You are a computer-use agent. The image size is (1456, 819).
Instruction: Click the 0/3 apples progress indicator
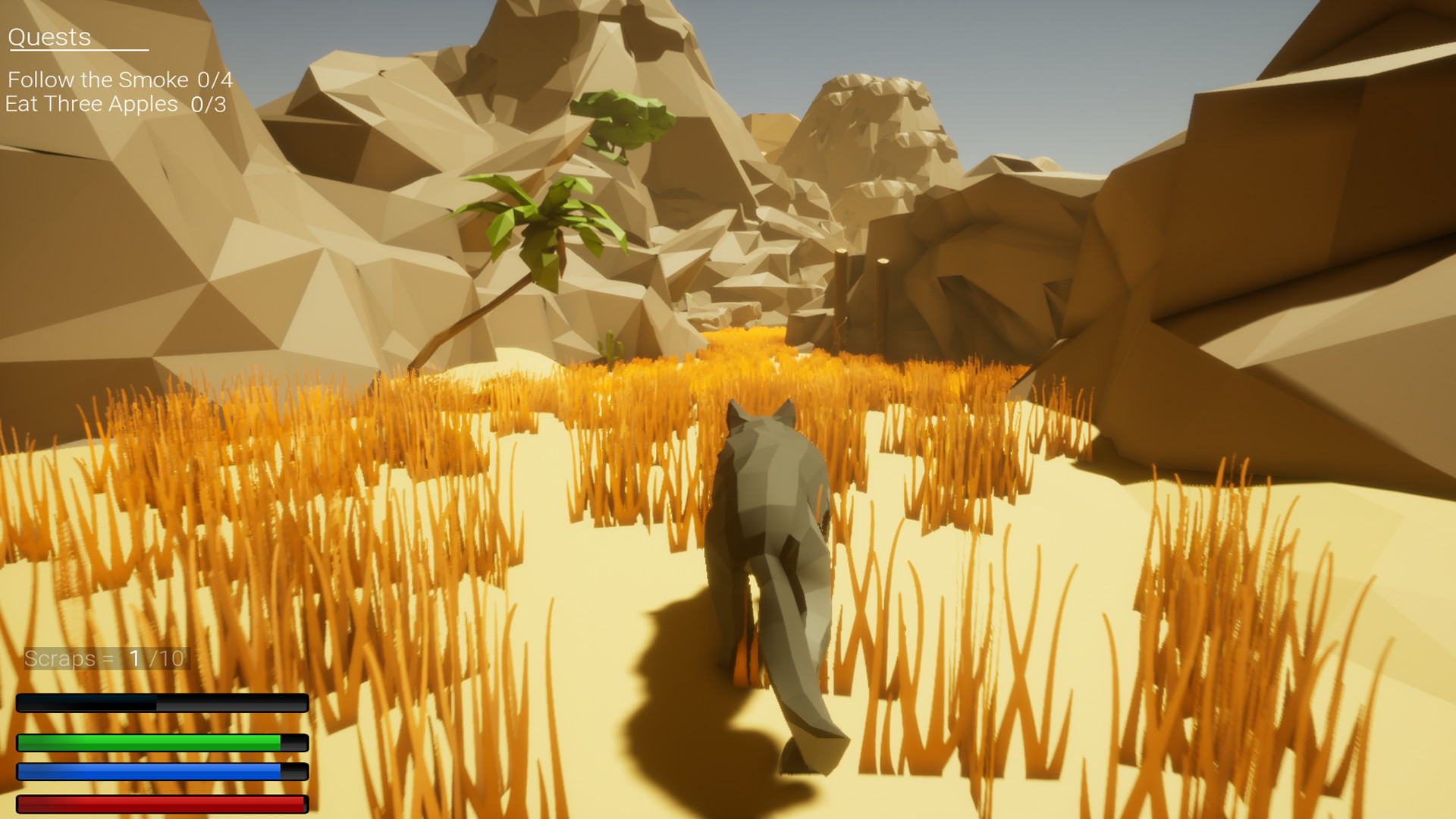click(209, 104)
